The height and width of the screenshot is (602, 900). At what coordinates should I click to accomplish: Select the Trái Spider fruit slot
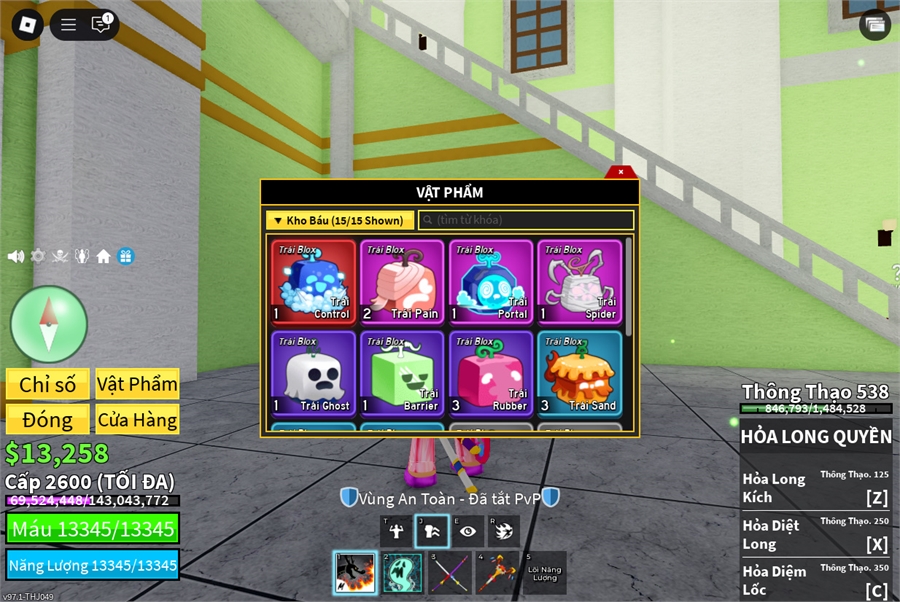click(x=579, y=282)
